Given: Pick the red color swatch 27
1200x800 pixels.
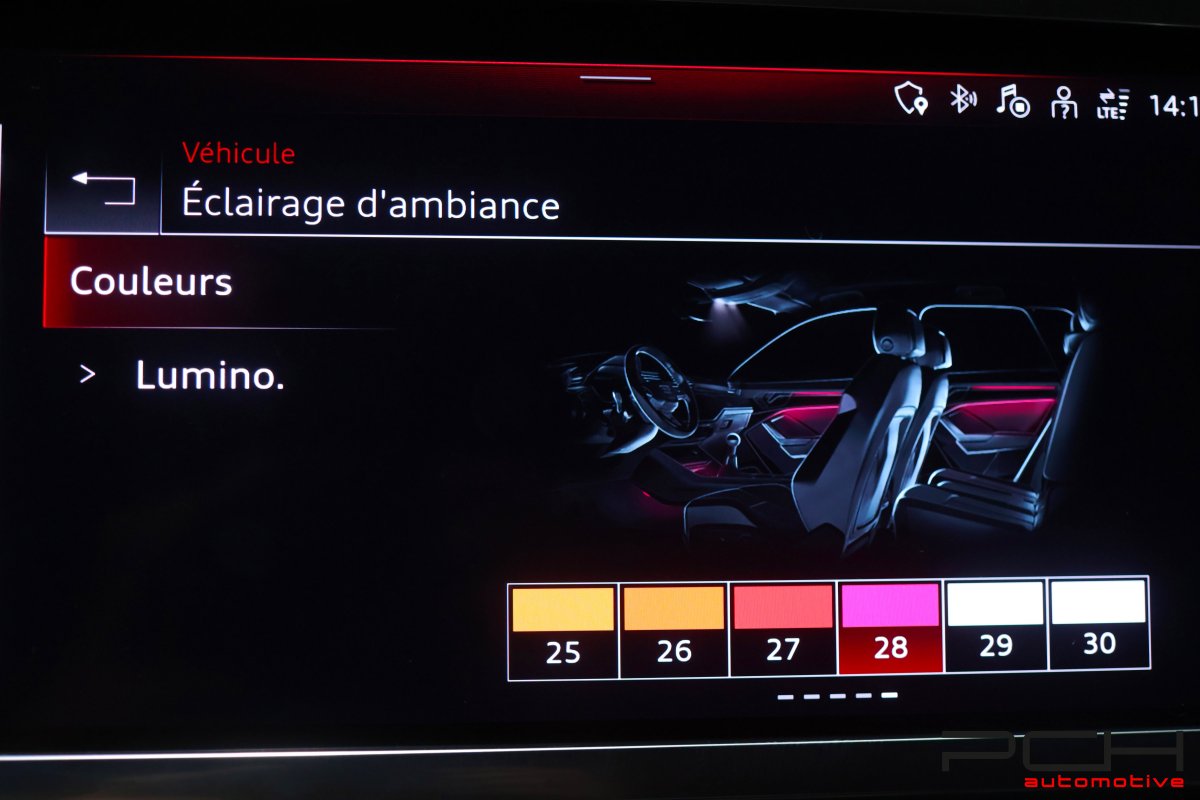Looking at the screenshot, I should point(783,628).
